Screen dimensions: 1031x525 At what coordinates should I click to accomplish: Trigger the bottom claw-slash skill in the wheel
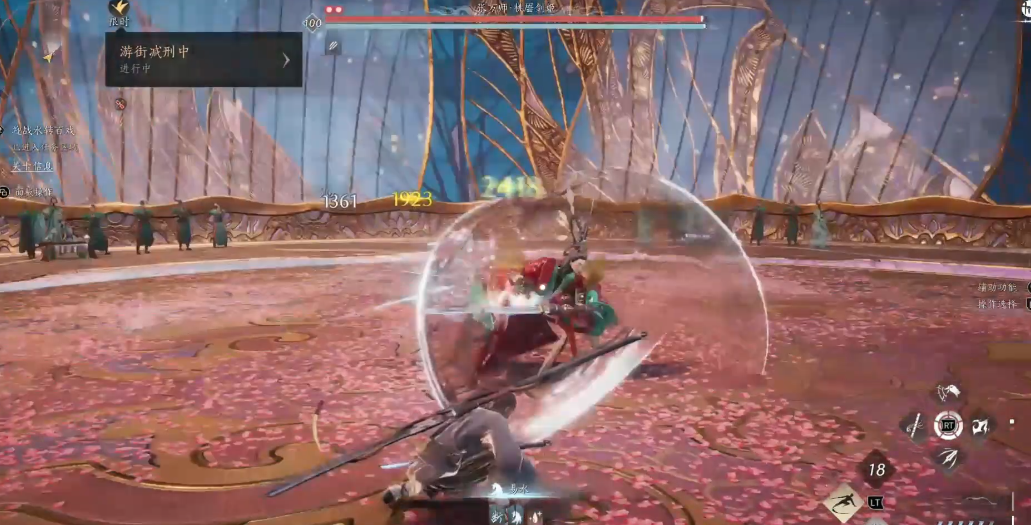(947, 458)
